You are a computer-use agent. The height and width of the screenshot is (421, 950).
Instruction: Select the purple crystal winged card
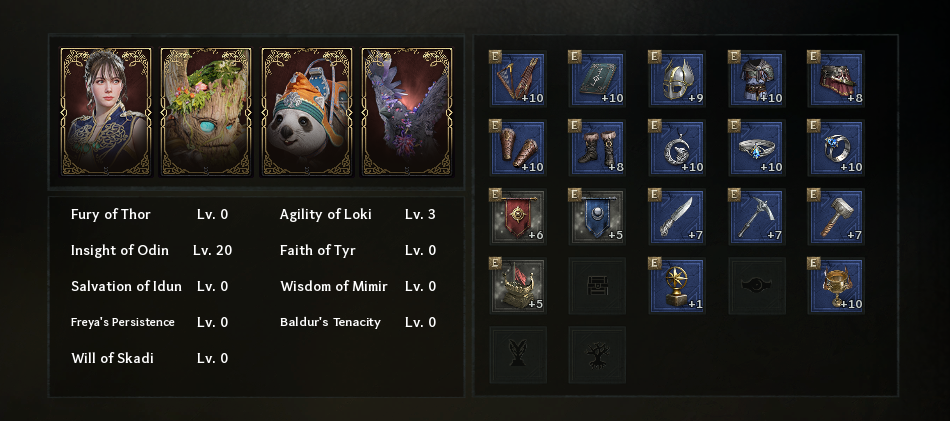pyautogui.click(x=406, y=112)
